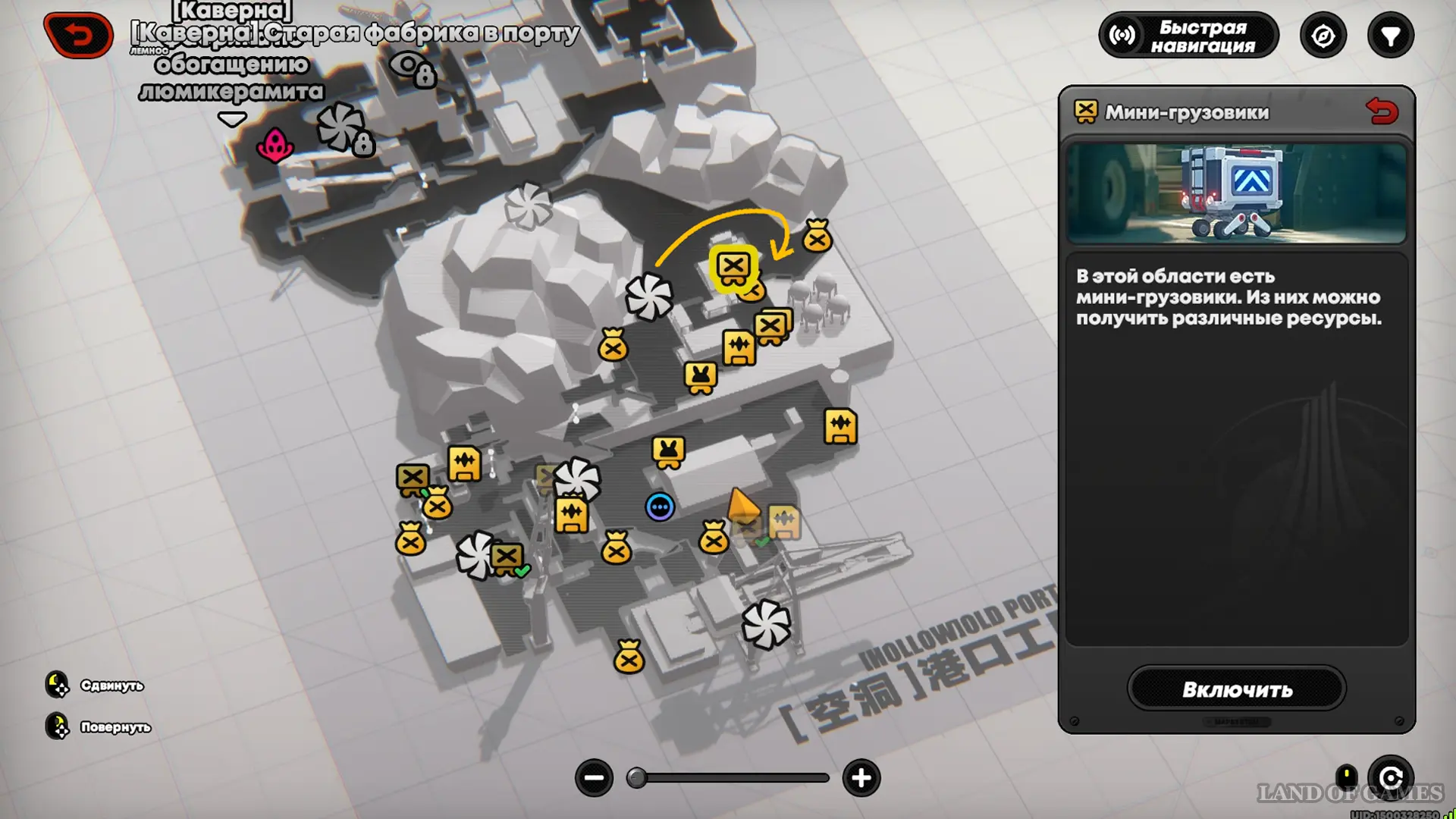Activate the Включить button
Screen dimensions: 1456x819
click(x=1236, y=689)
